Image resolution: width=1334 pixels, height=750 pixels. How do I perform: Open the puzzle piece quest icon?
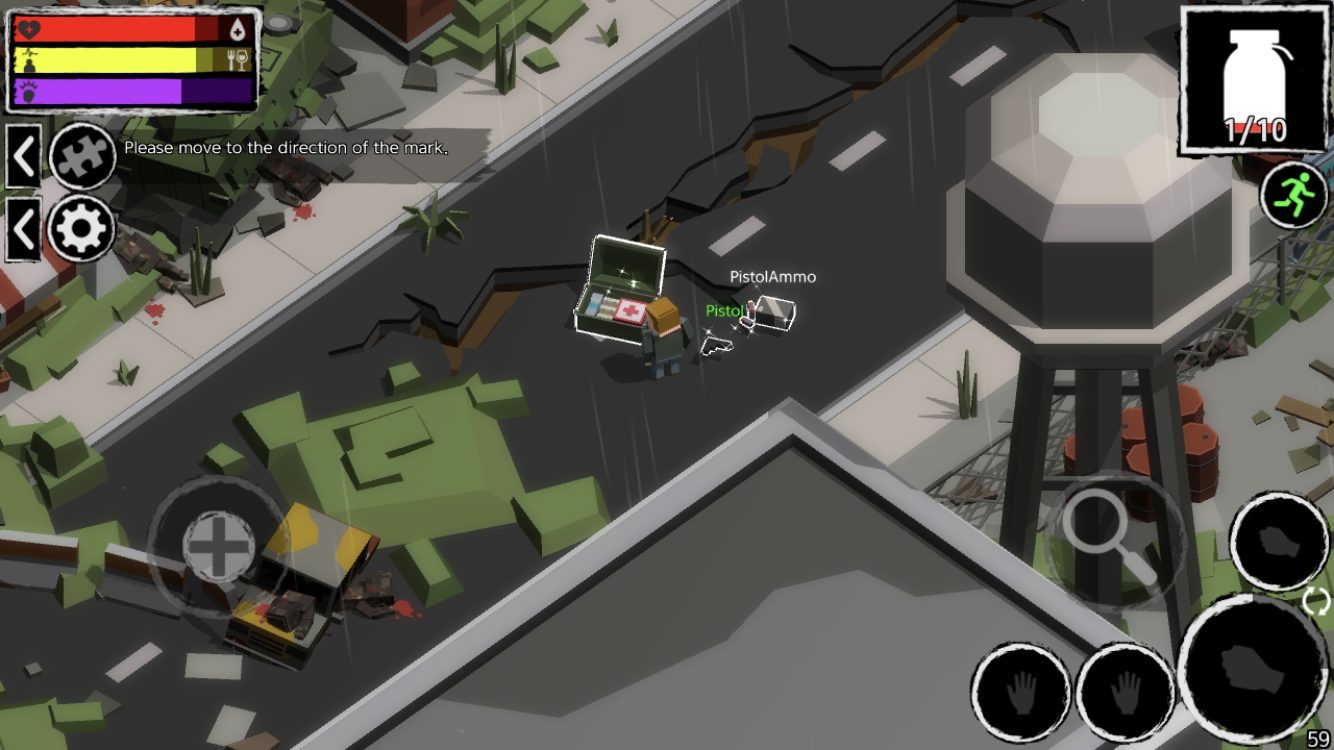82,157
